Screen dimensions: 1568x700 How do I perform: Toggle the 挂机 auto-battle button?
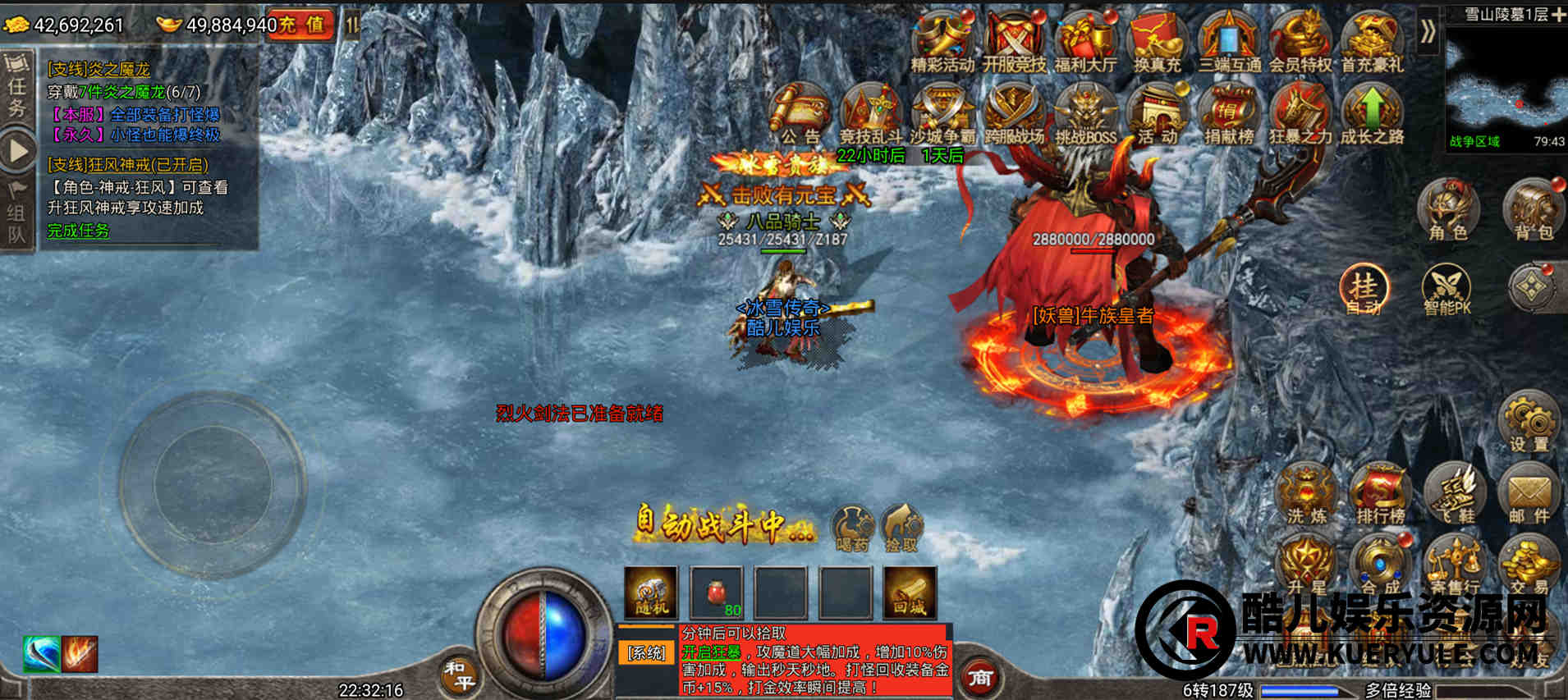(x=1364, y=290)
